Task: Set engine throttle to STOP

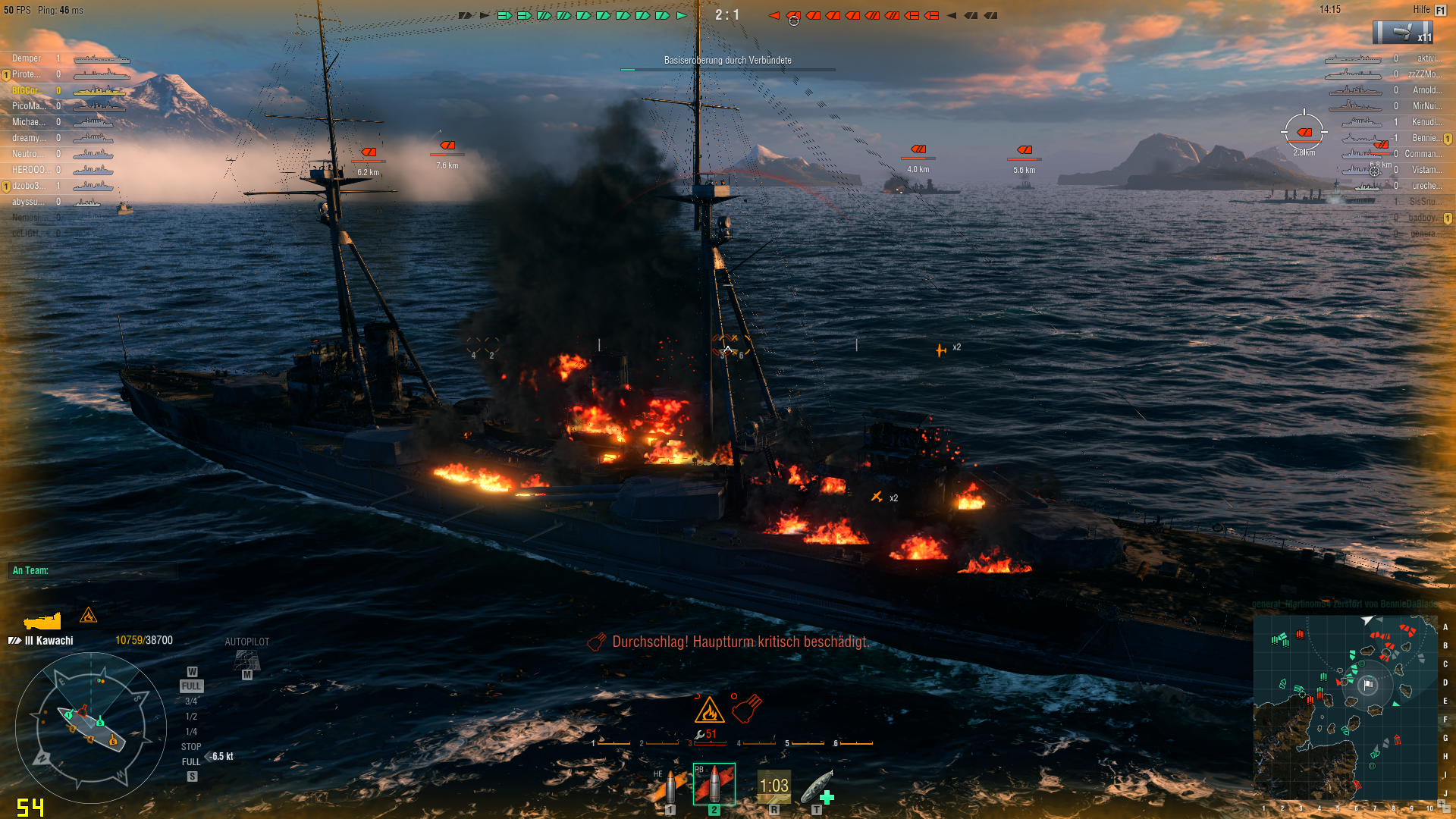Action: click(191, 747)
